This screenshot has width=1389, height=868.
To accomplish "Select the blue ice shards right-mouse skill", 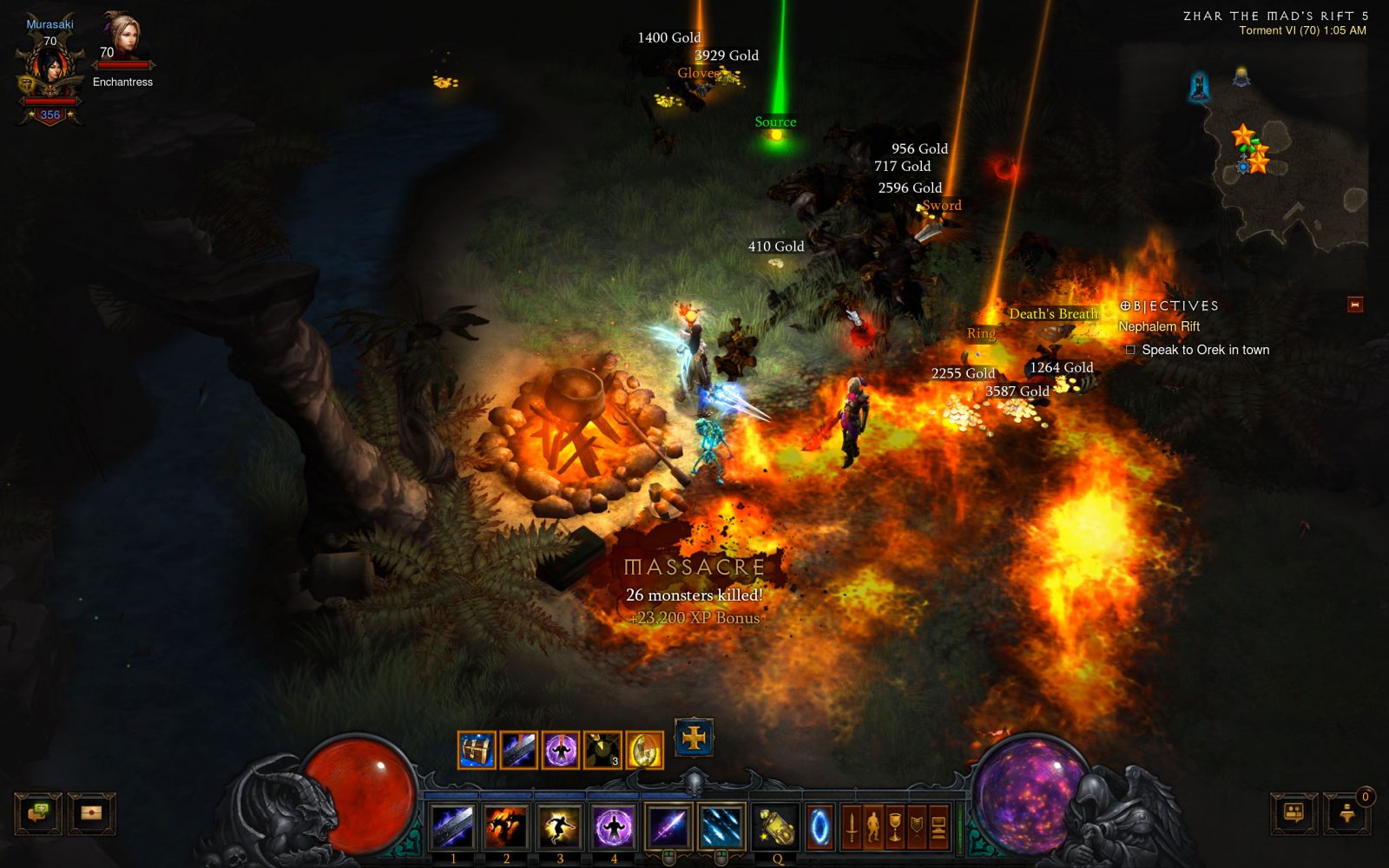I will 721,826.
